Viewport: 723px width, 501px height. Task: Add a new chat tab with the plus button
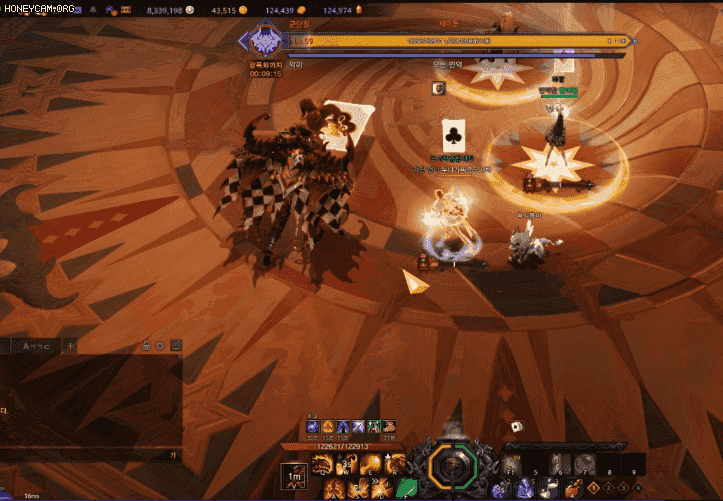(70, 346)
